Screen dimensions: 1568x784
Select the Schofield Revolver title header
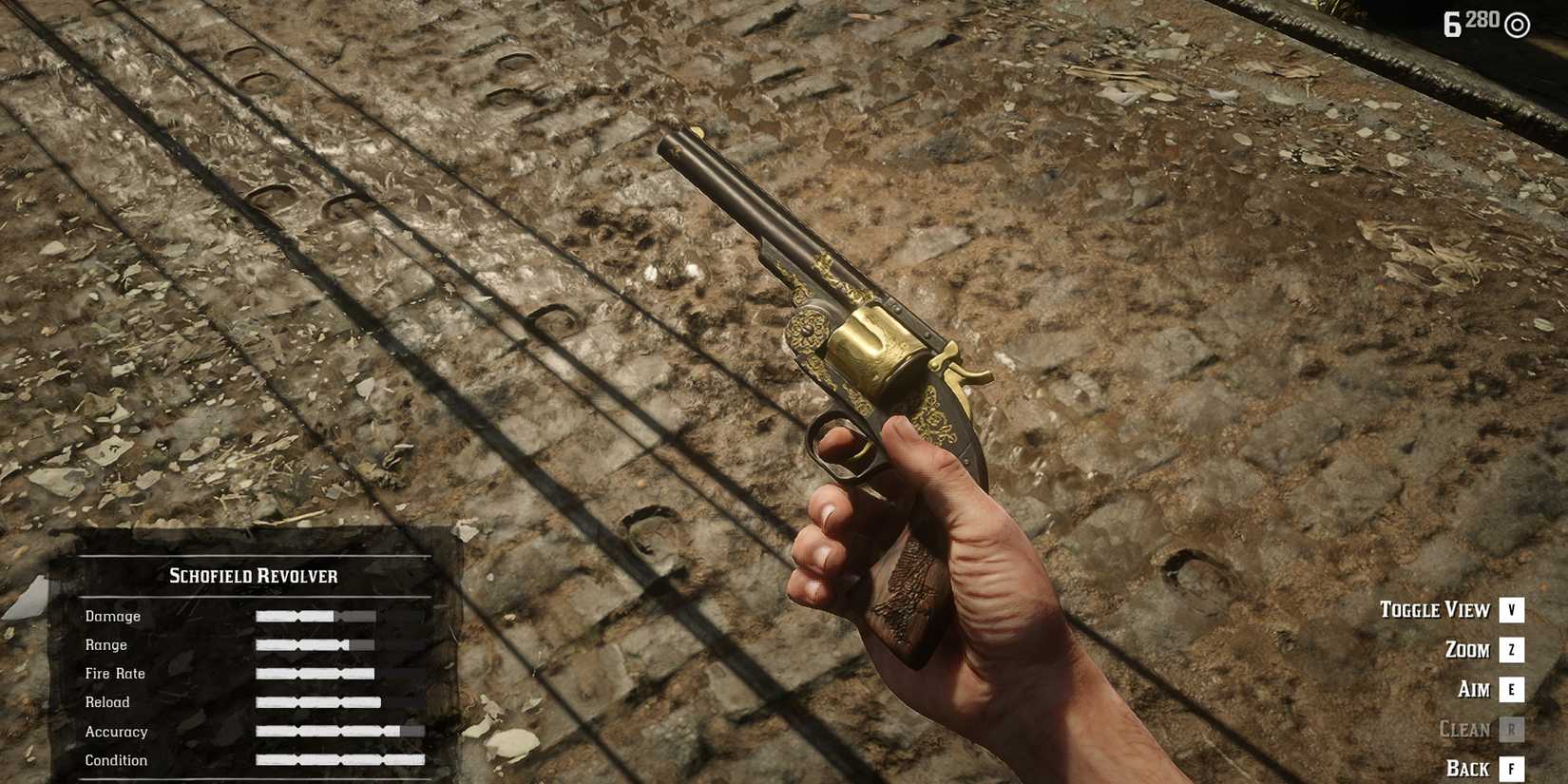click(x=252, y=575)
